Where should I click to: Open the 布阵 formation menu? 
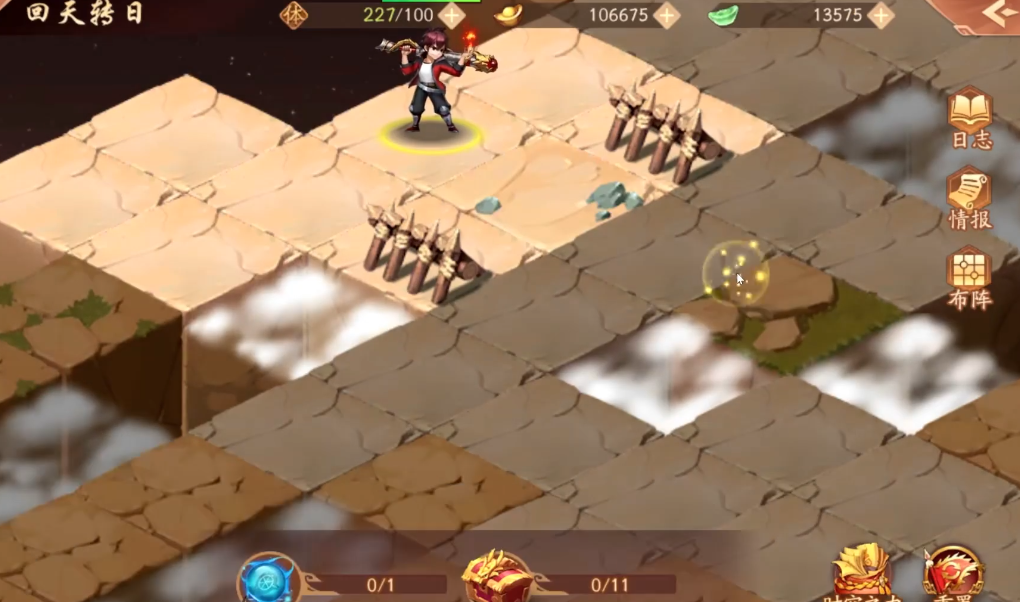[969, 276]
